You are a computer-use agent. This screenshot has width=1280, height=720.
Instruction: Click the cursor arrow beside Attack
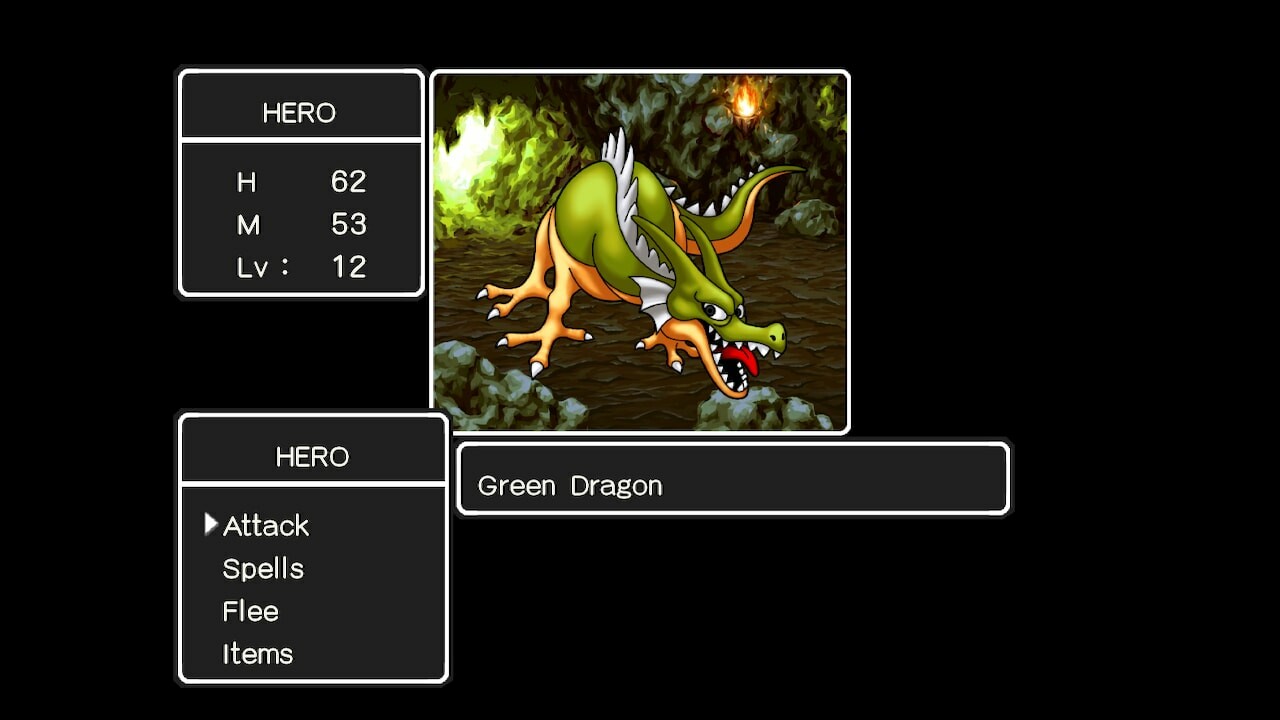coord(211,521)
